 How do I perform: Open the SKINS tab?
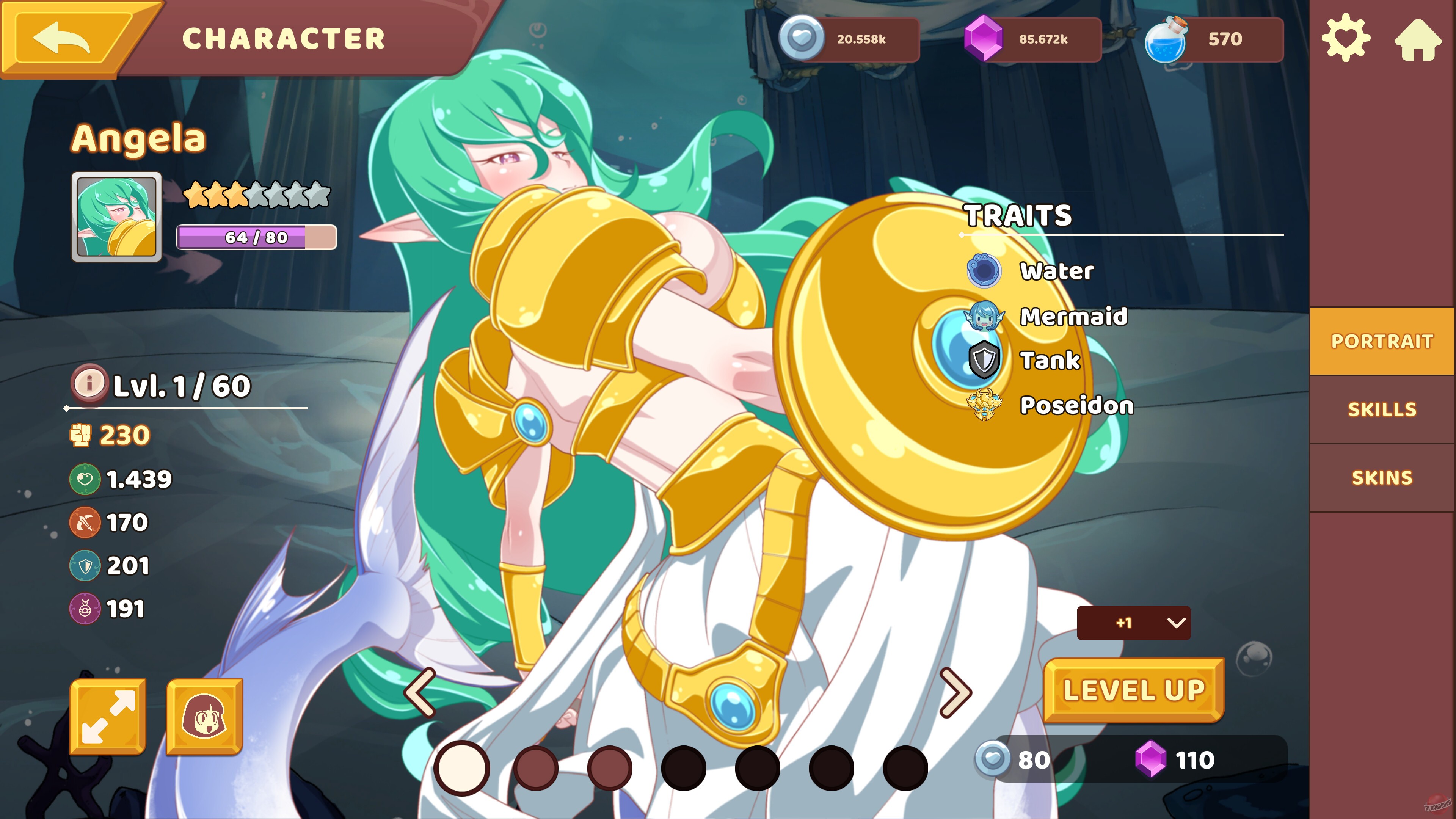1382,477
